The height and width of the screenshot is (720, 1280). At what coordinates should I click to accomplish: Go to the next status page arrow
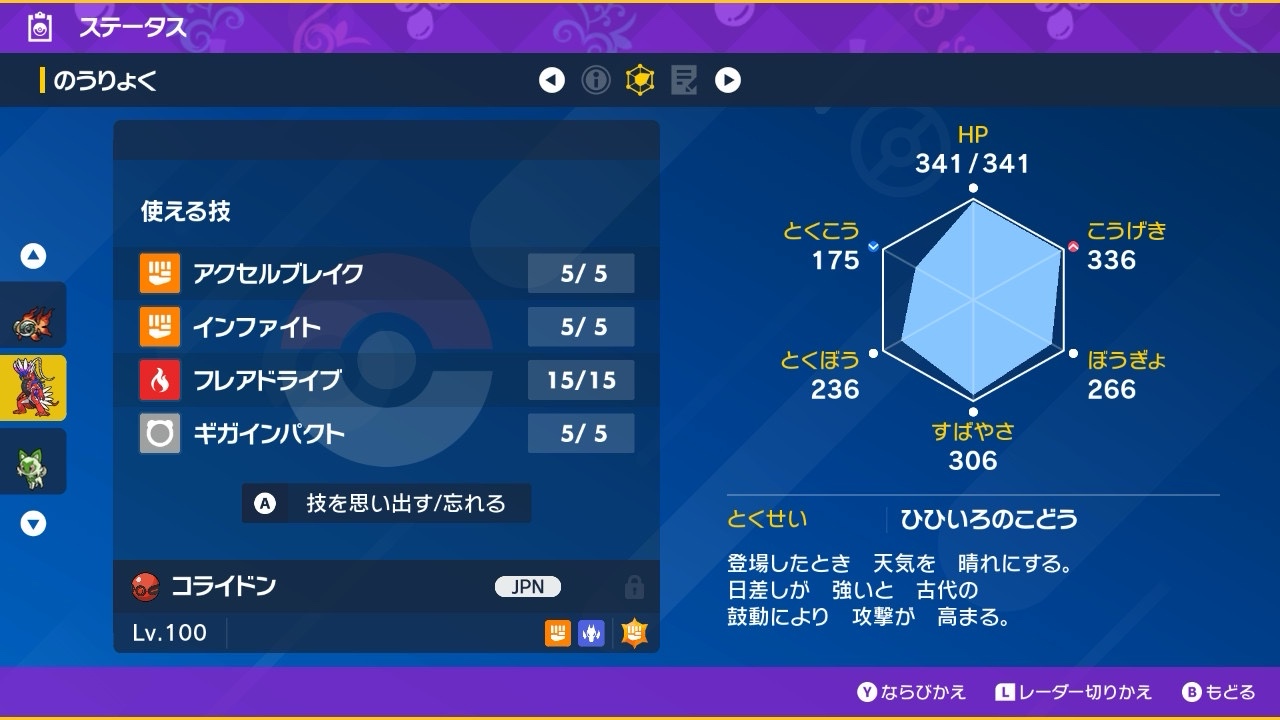[x=728, y=80]
